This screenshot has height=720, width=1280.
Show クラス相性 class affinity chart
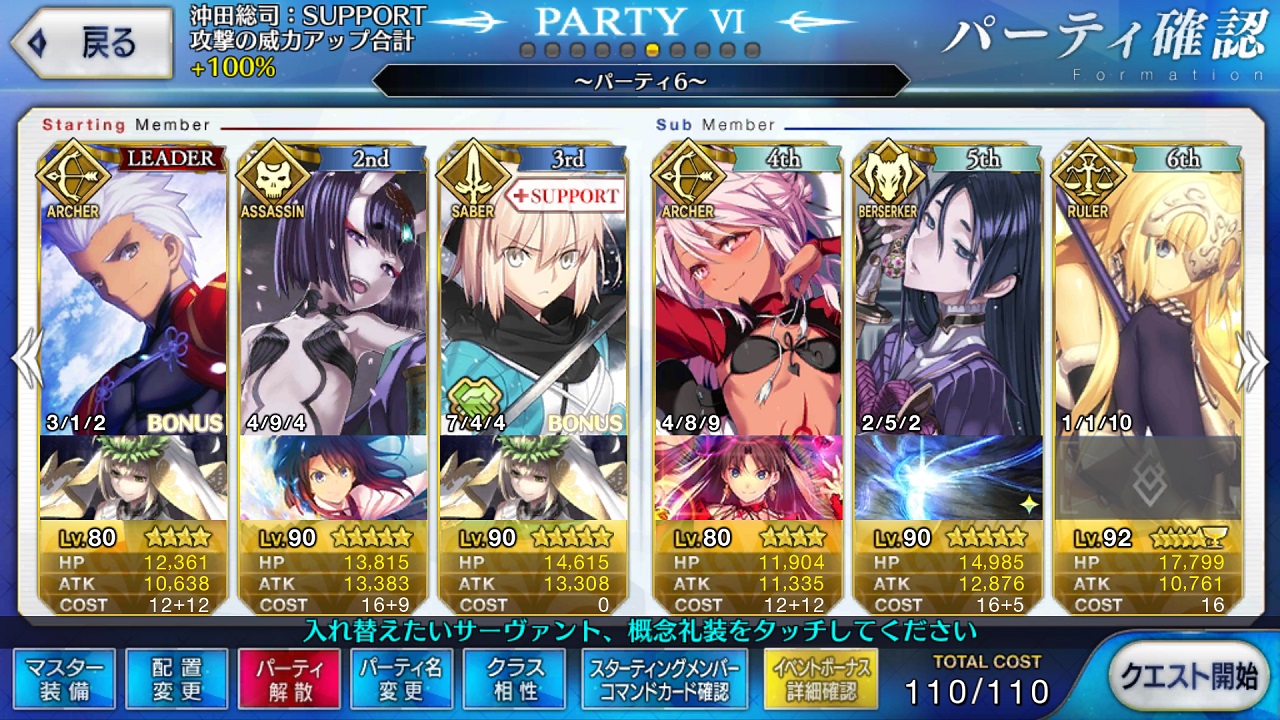514,679
